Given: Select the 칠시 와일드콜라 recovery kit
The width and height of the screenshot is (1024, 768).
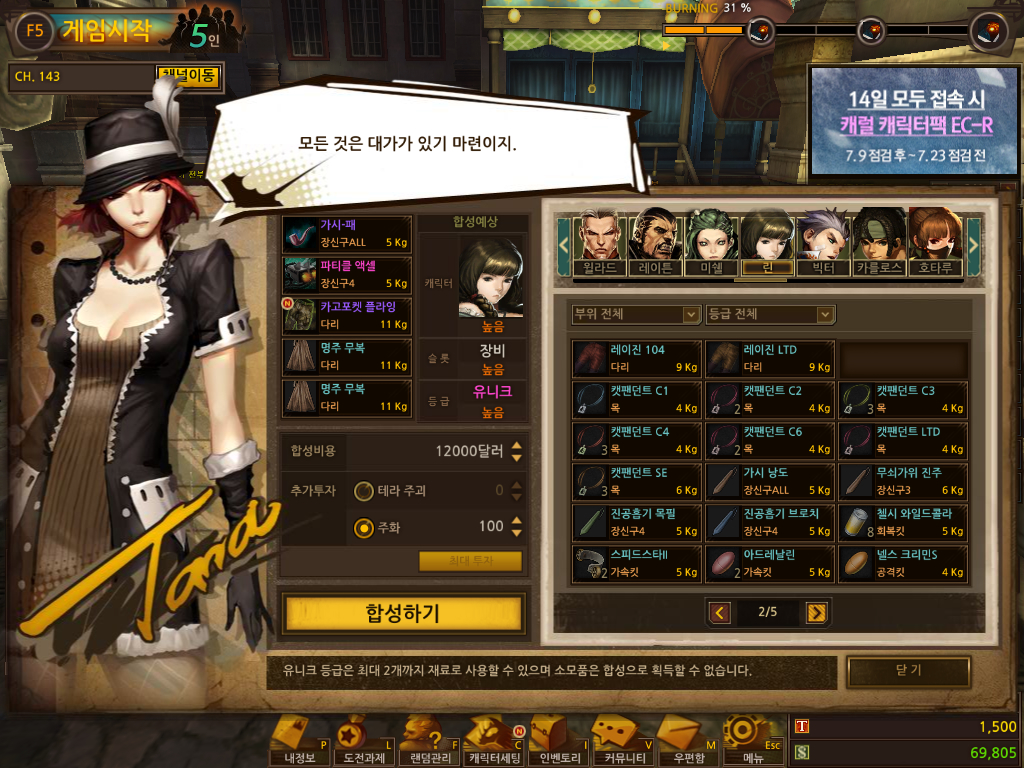Looking at the screenshot, I should tap(903, 522).
